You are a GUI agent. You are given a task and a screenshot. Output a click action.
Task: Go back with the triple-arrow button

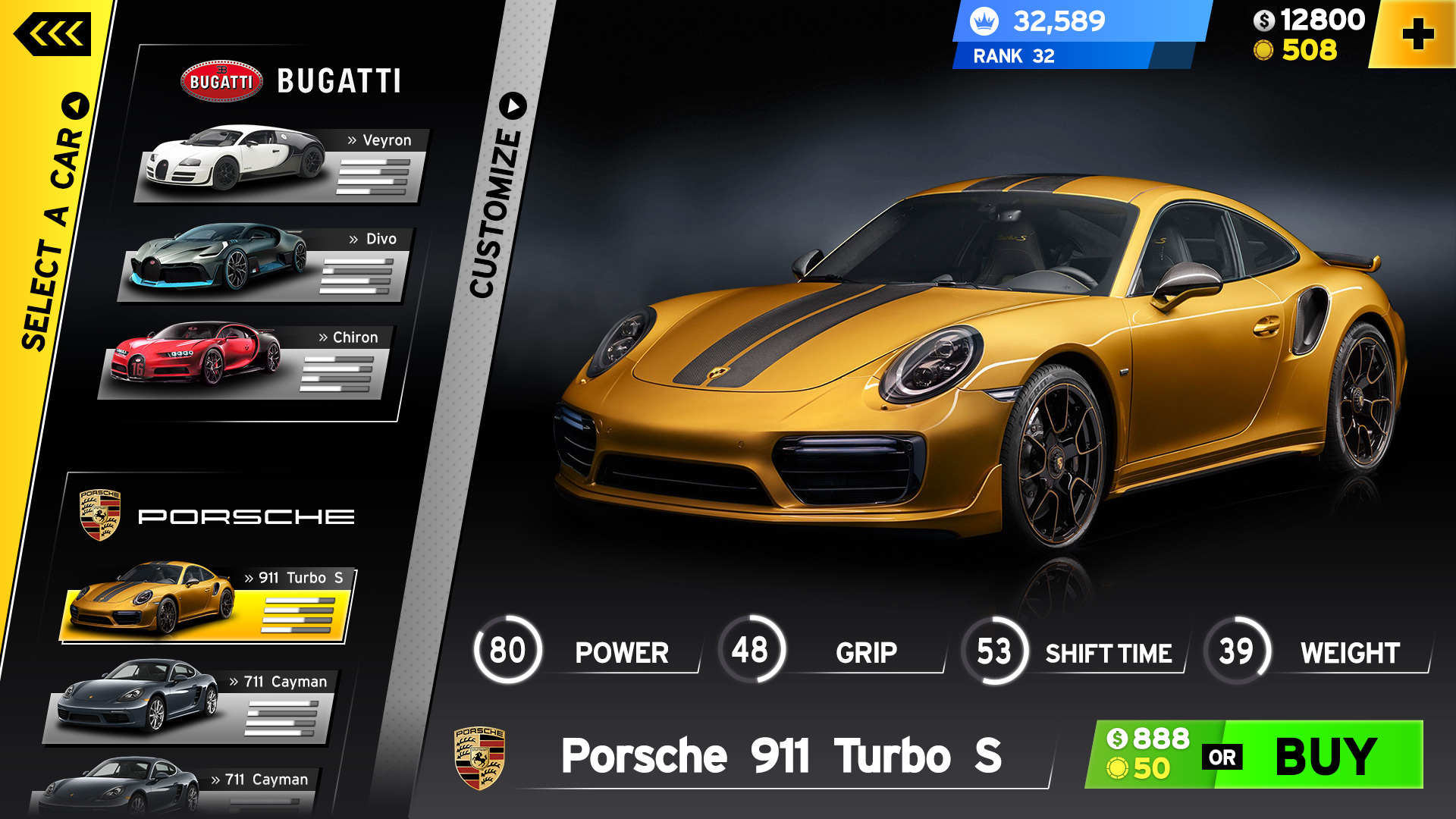(52, 34)
